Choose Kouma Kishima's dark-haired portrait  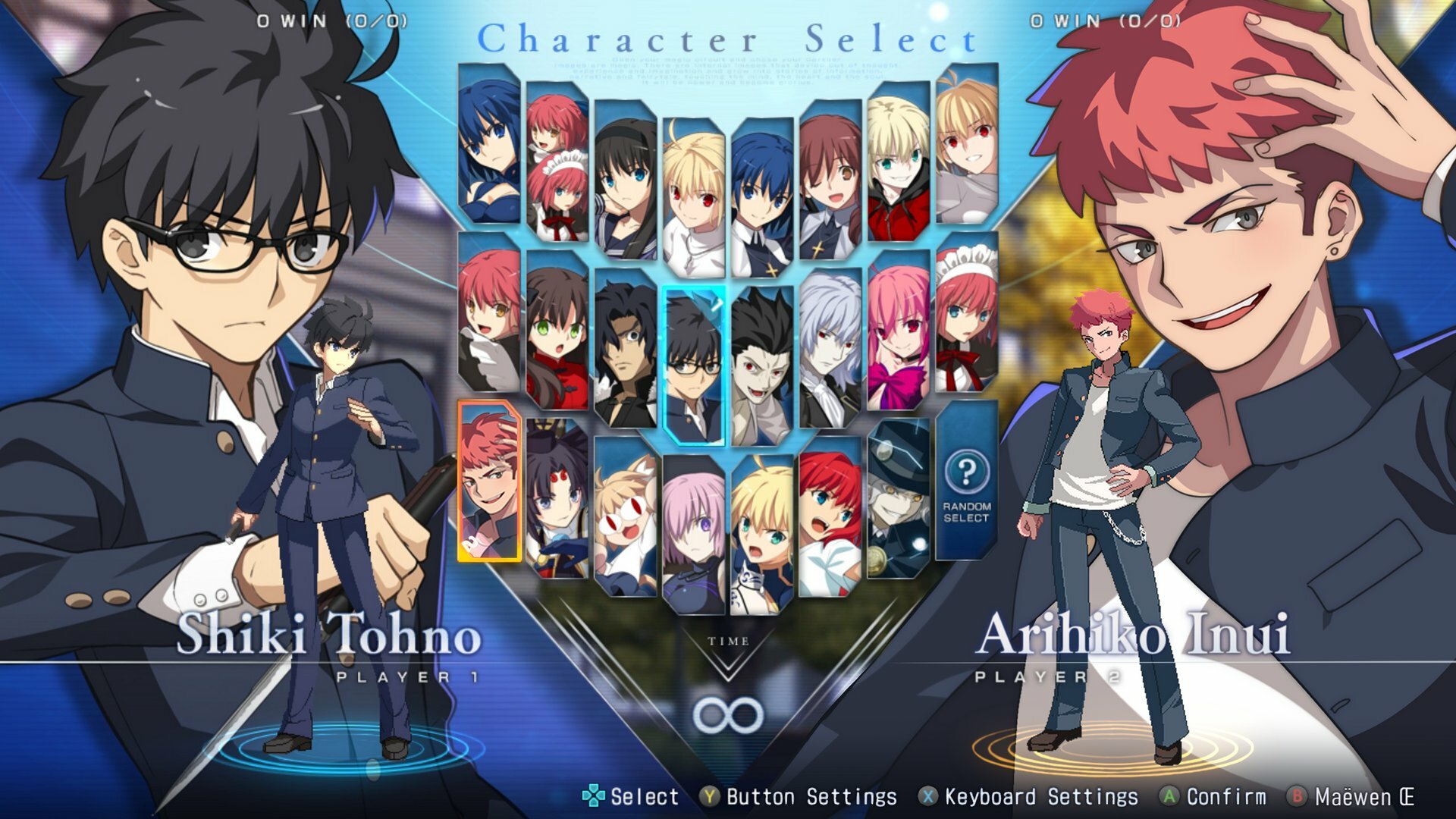pos(626,349)
